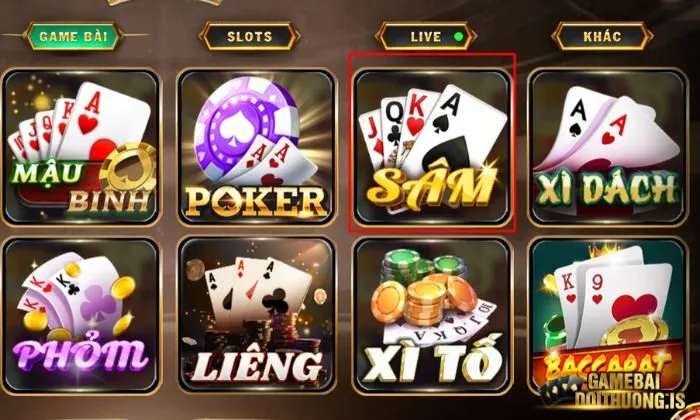700x420 pixels.
Task: Open the Poker game tile
Action: point(255,147)
